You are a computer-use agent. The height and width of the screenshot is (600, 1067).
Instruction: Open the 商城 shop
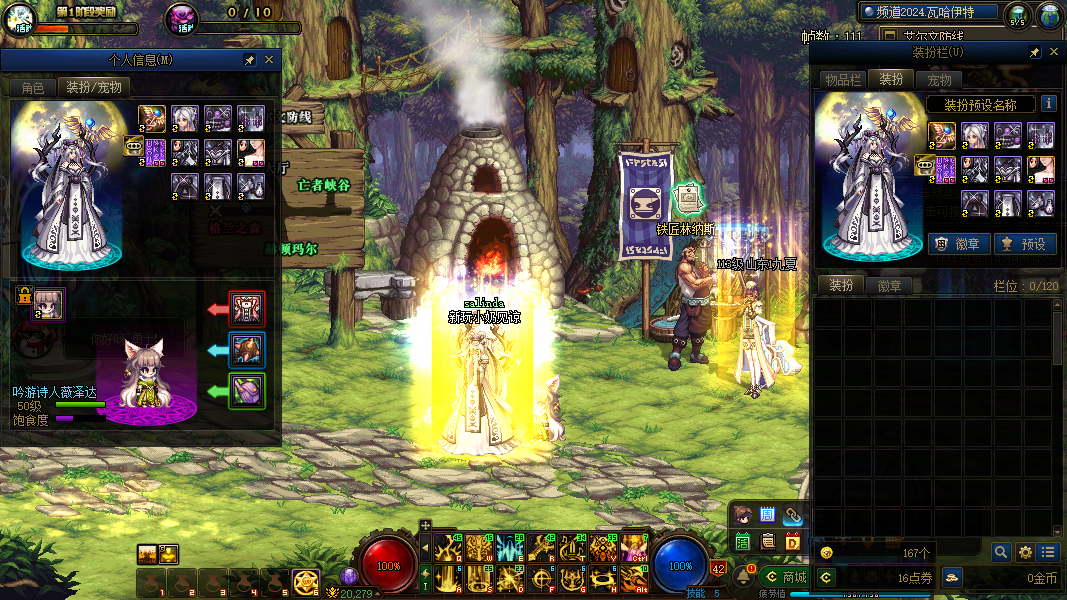pos(784,577)
